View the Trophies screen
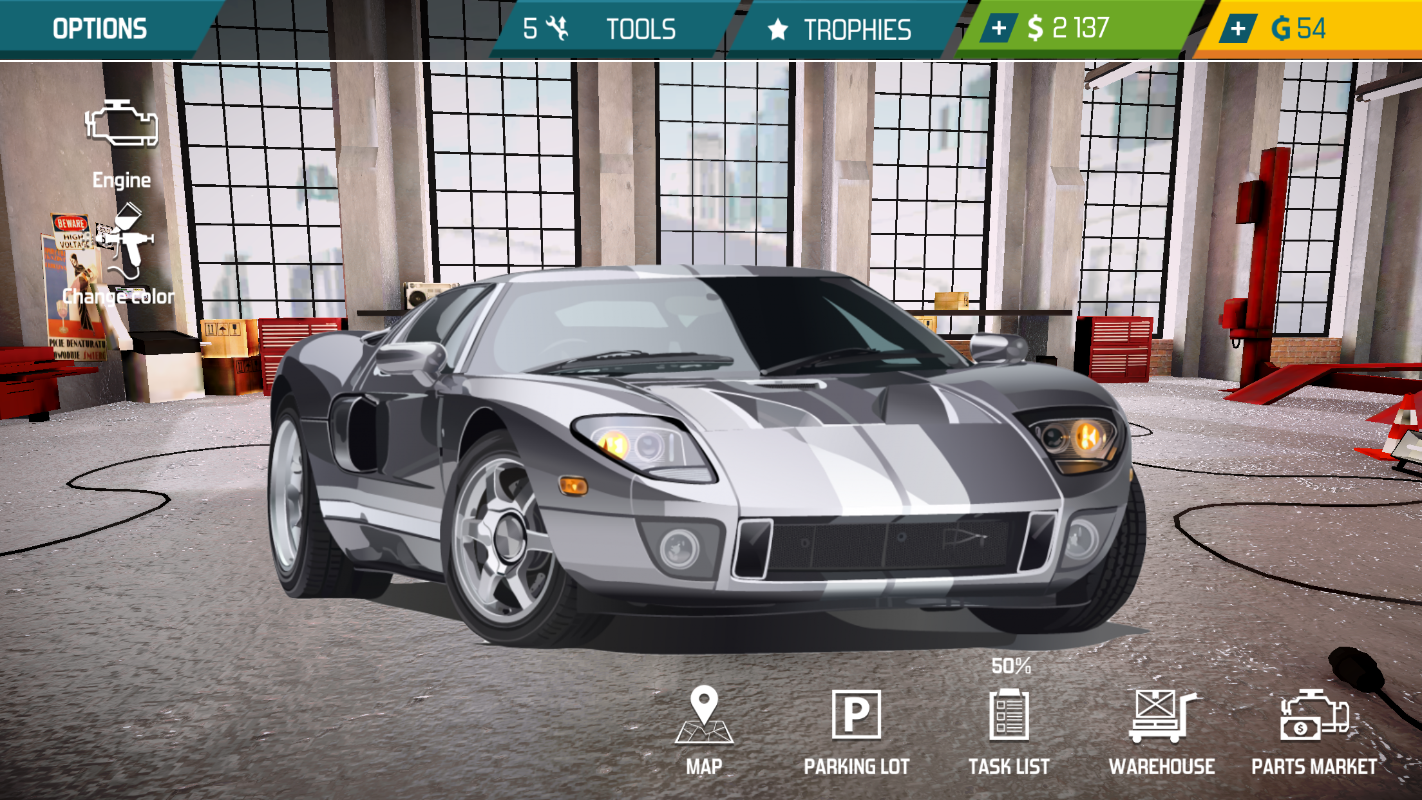Image resolution: width=1422 pixels, height=800 pixels. pyautogui.click(x=838, y=29)
